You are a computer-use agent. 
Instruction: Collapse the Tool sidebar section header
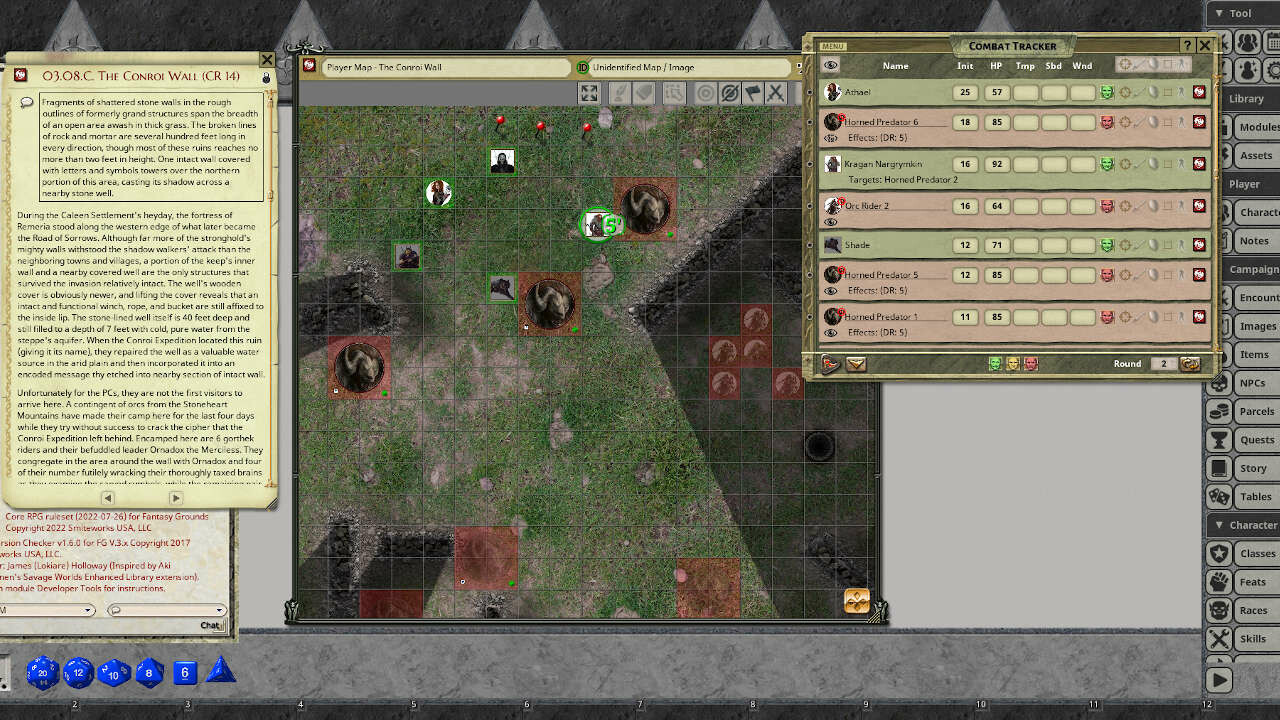[x=1240, y=13]
